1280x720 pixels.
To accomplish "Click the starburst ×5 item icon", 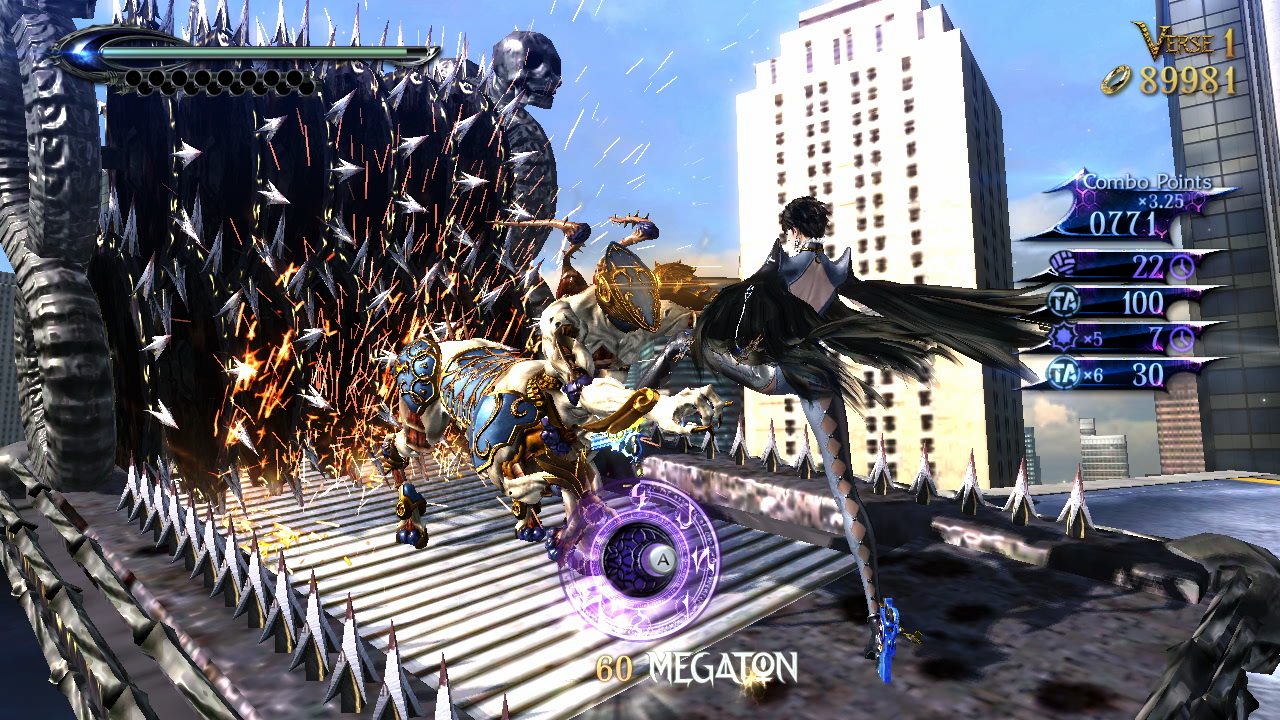I will click(1064, 336).
